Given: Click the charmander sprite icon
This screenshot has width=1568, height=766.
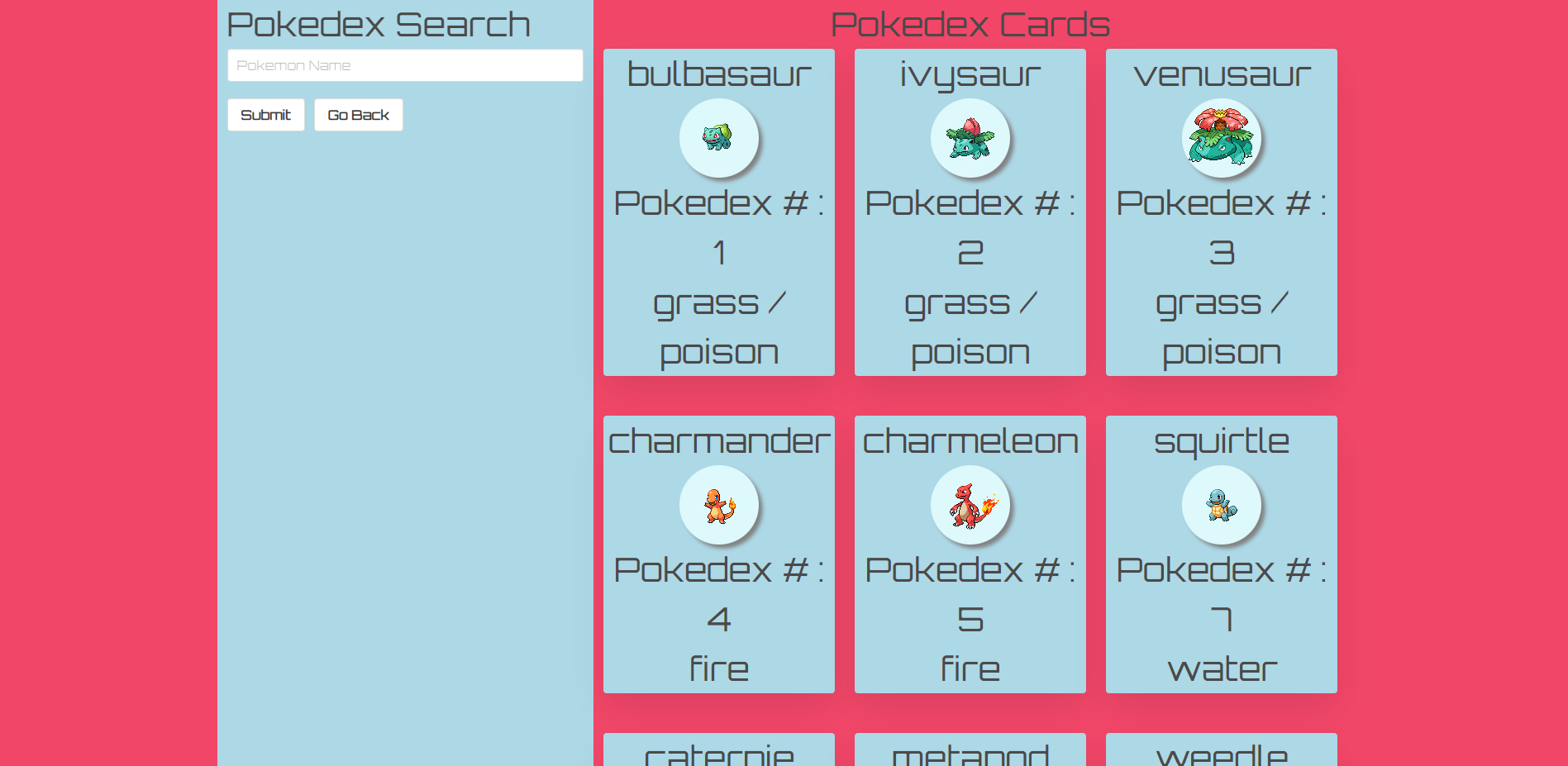Looking at the screenshot, I should point(718,505).
